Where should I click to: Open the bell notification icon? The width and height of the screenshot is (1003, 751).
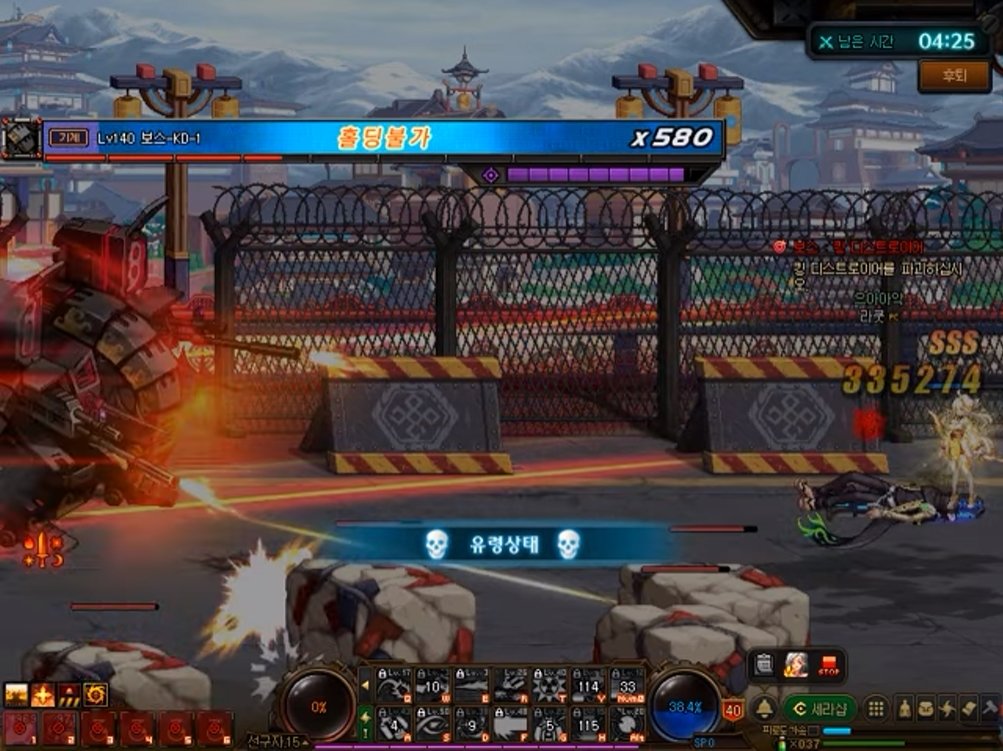[763, 708]
